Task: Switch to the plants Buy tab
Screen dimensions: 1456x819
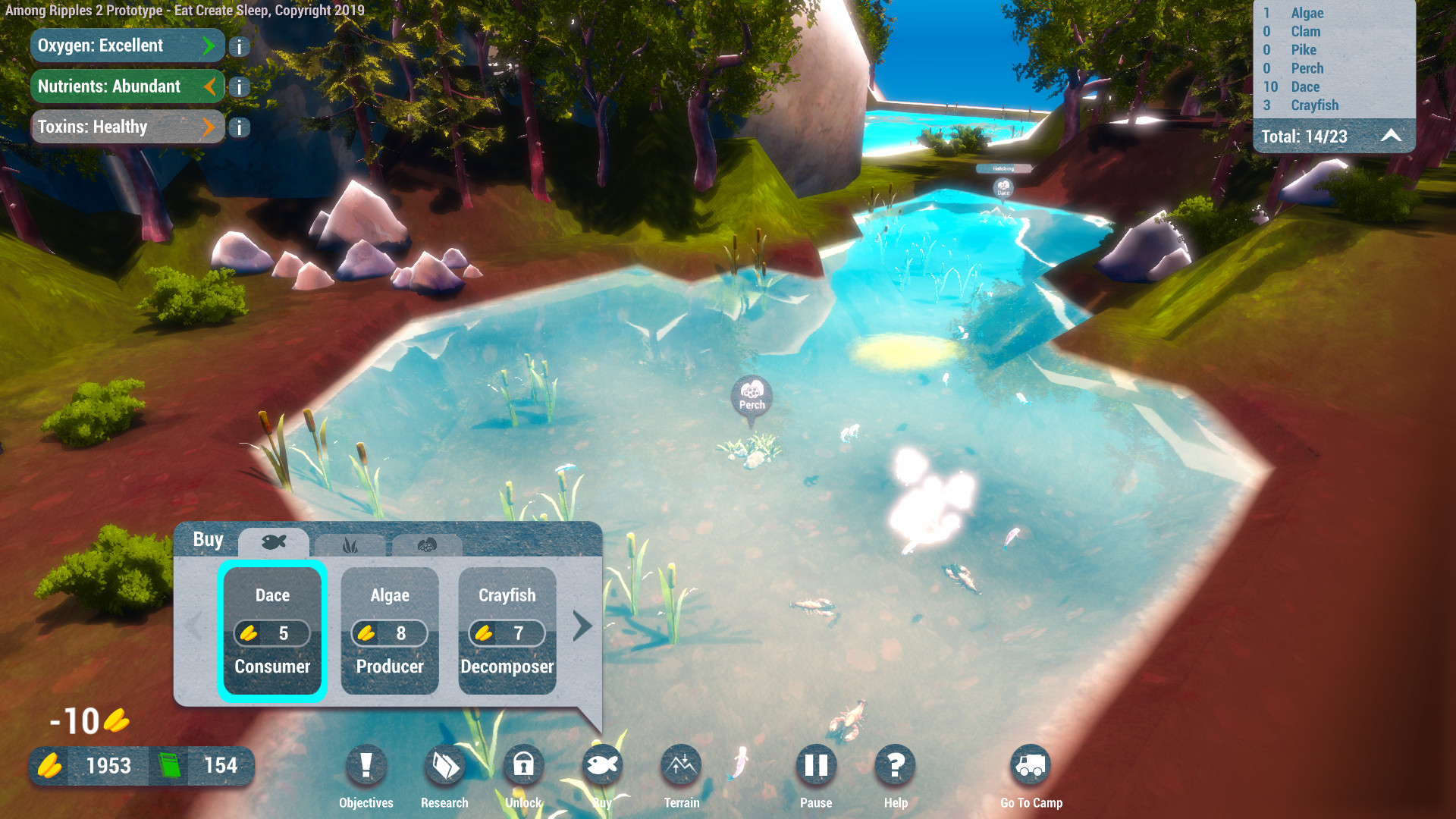Action: (350, 544)
